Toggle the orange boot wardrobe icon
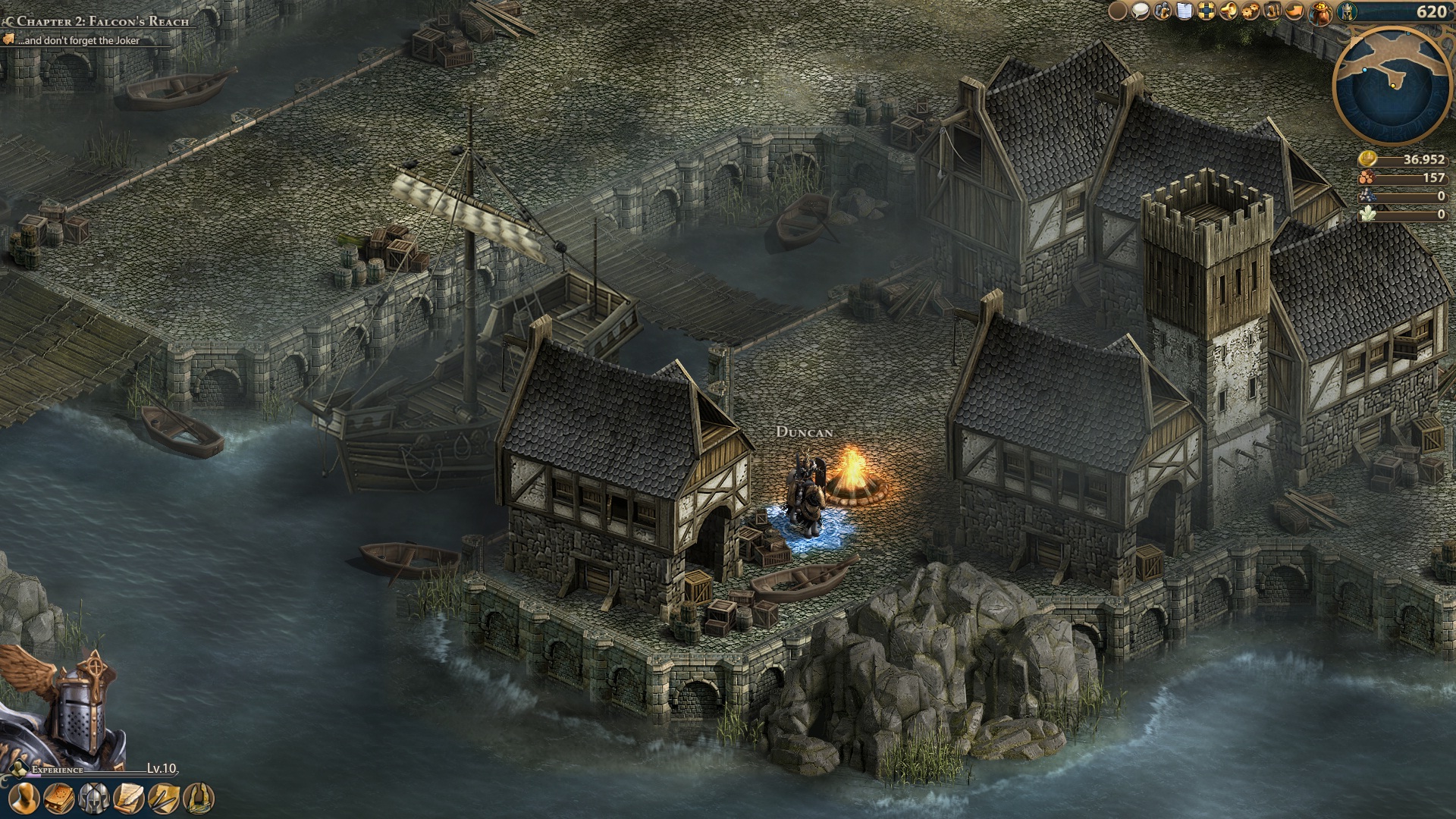 tap(1294, 11)
